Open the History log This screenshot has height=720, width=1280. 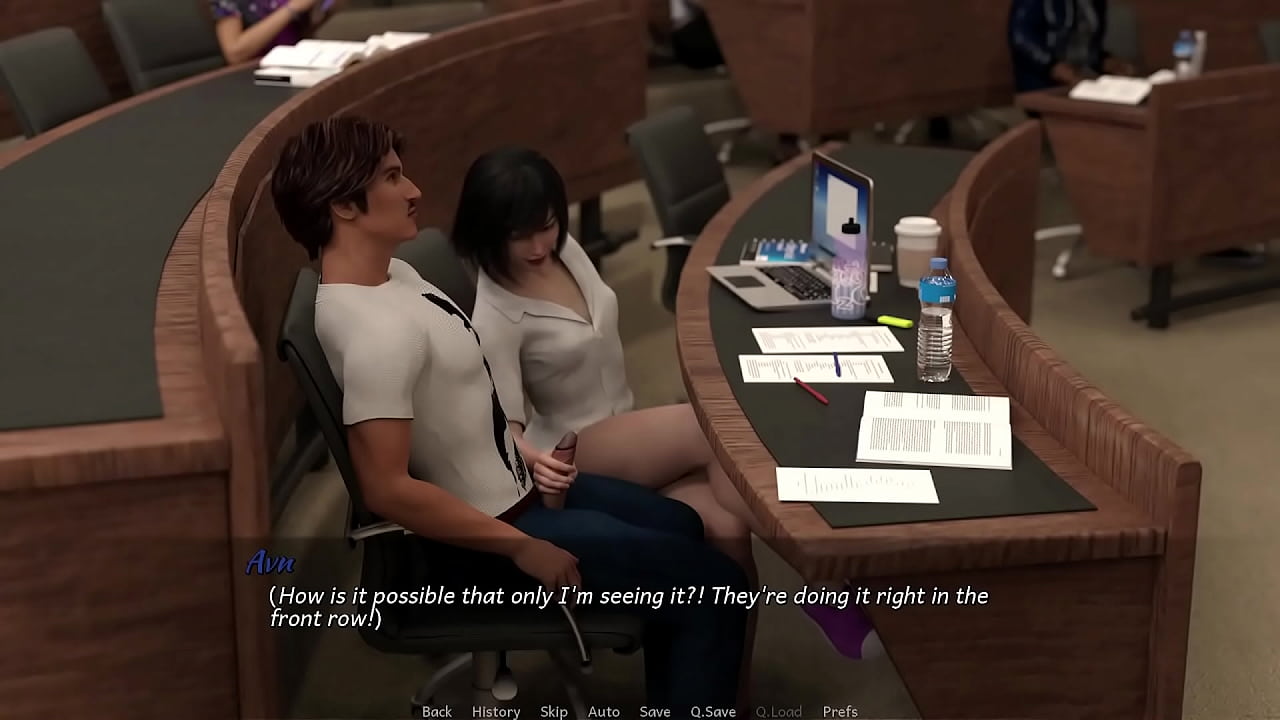495,711
